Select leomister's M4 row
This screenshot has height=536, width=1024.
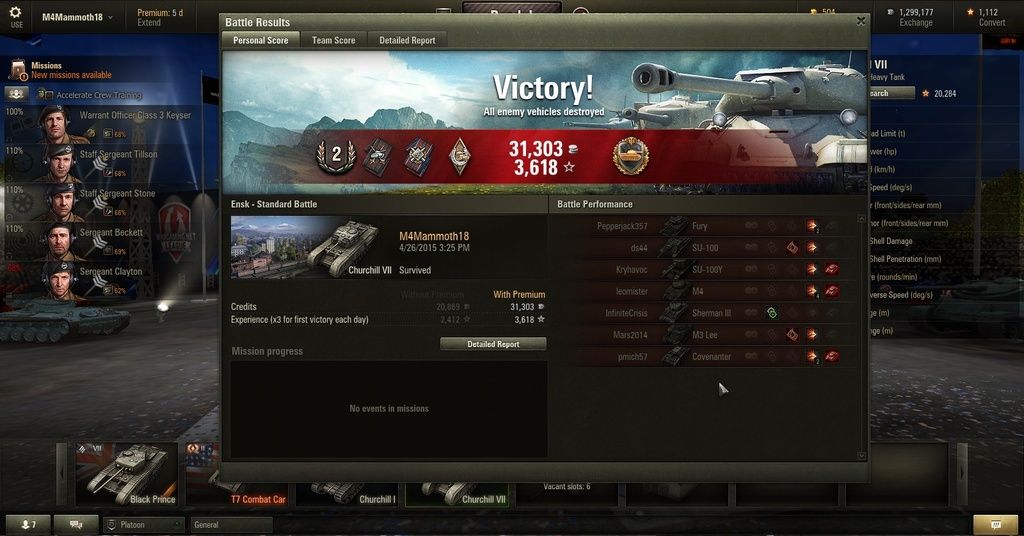click(x=705, y=292)
